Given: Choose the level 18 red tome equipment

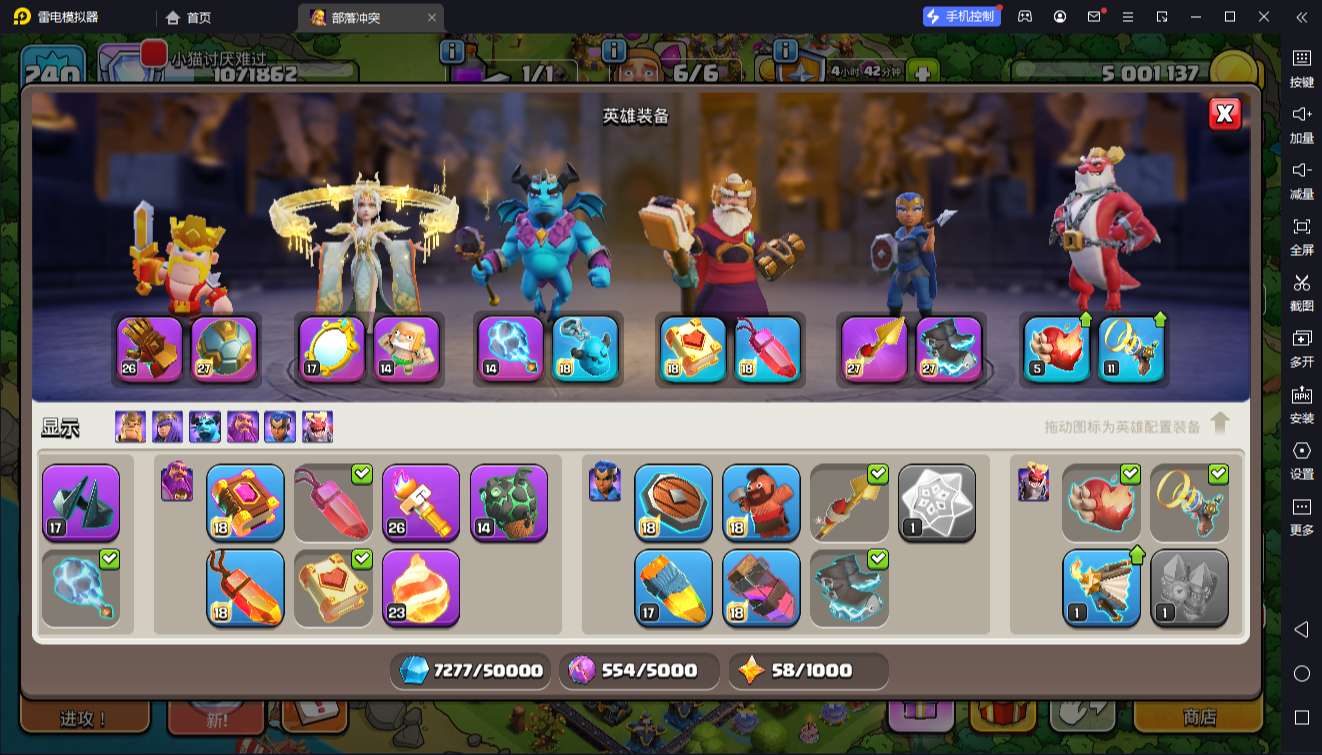Looking at the screenshot, I should [245, 502].
